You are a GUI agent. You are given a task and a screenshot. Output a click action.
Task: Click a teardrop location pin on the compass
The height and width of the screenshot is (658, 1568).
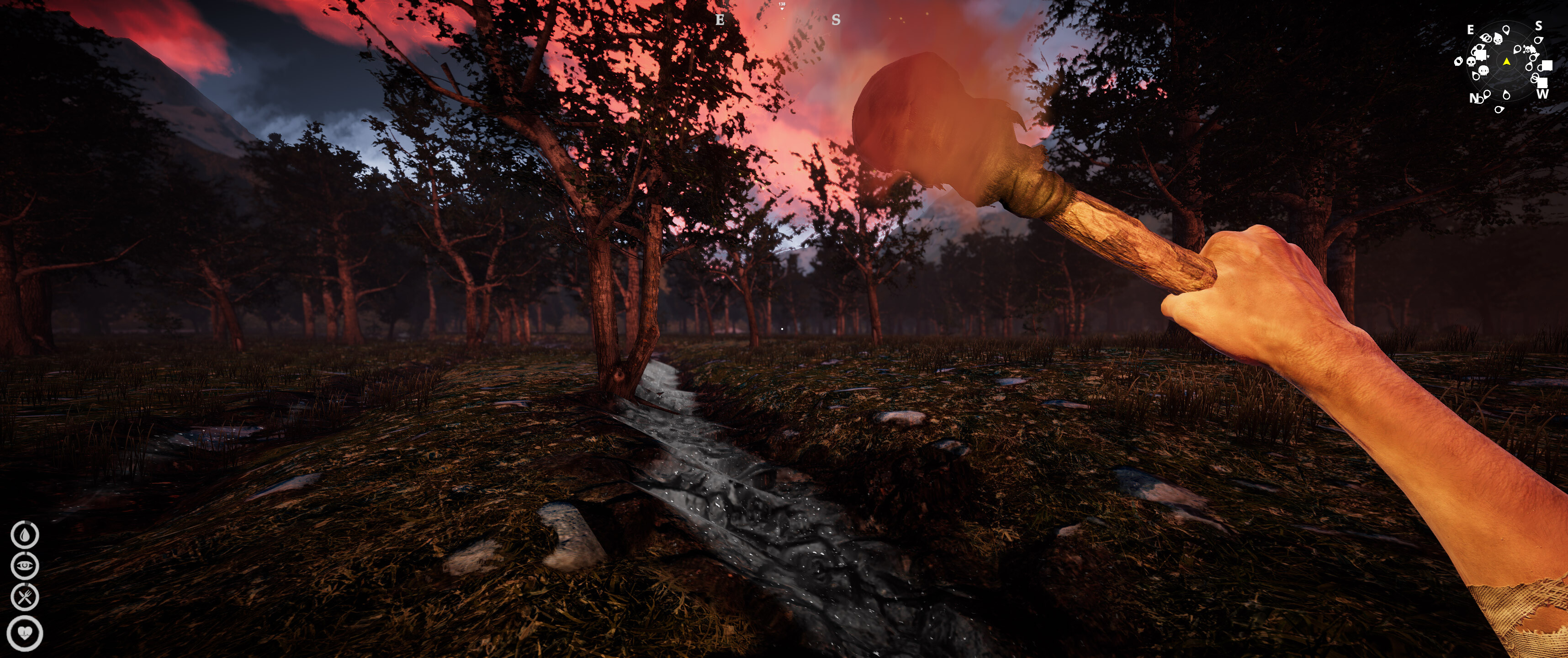1506,30
